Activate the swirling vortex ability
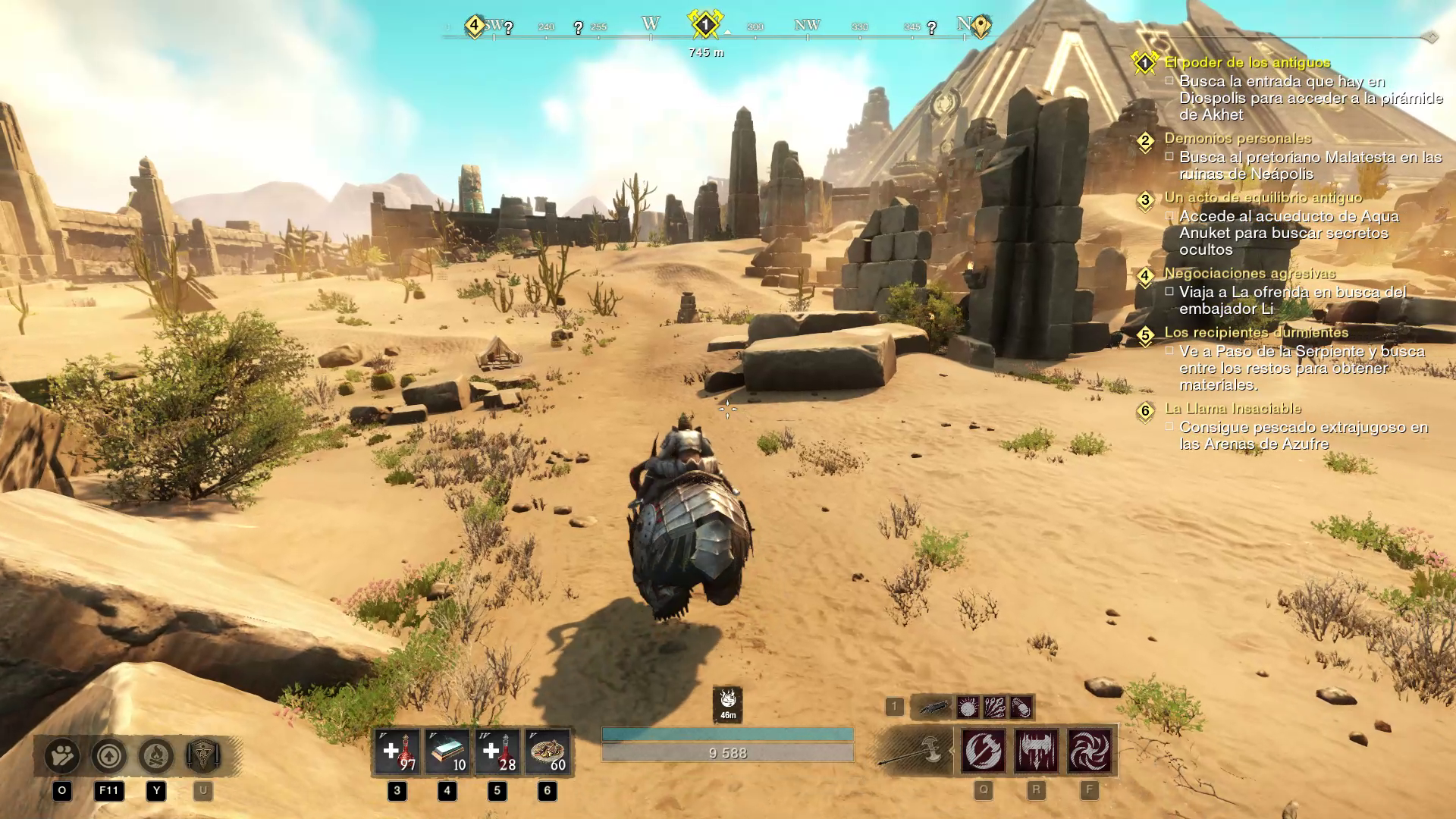Image resolution: width=1456 pixels, height=819 pixels. click(1090, 751)
